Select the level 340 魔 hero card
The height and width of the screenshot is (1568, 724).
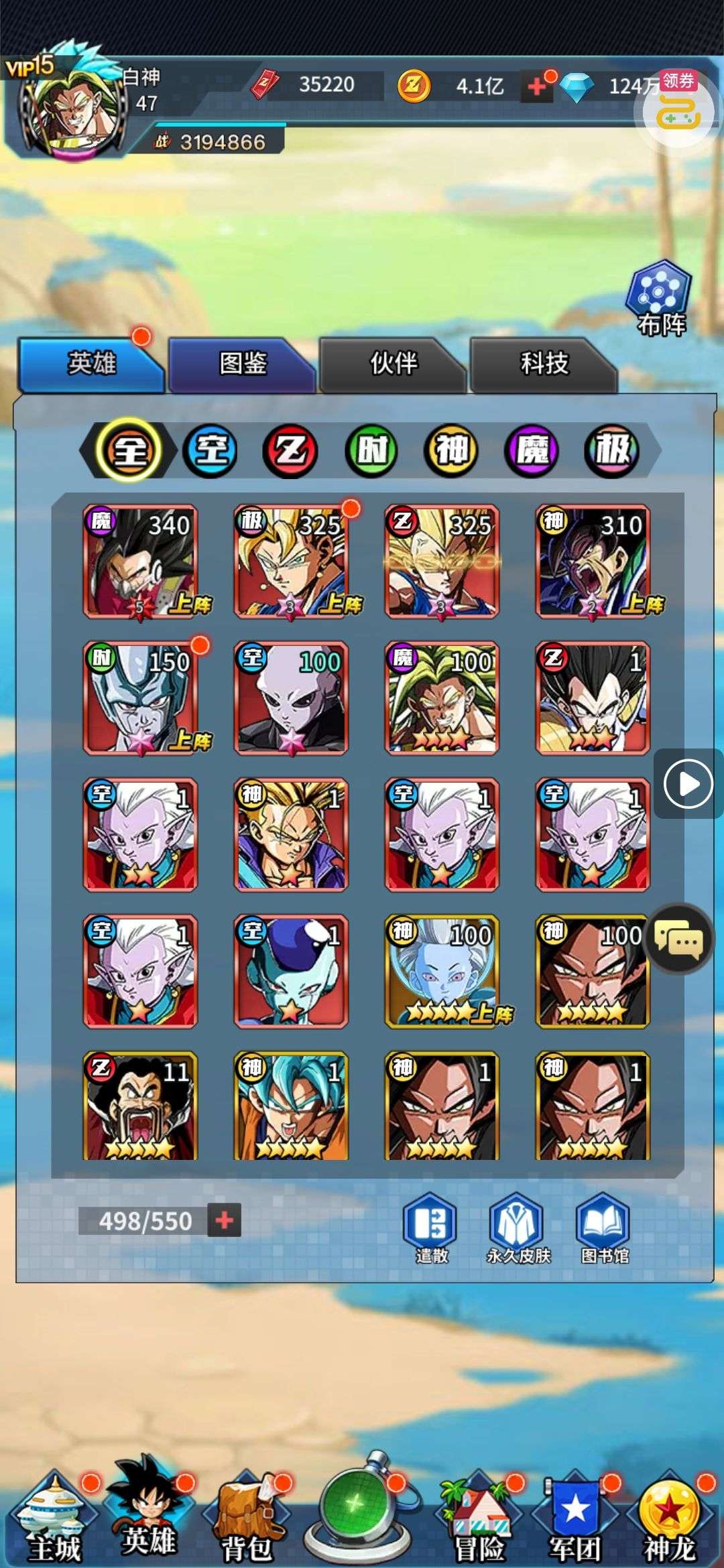(x=140, y=562)
